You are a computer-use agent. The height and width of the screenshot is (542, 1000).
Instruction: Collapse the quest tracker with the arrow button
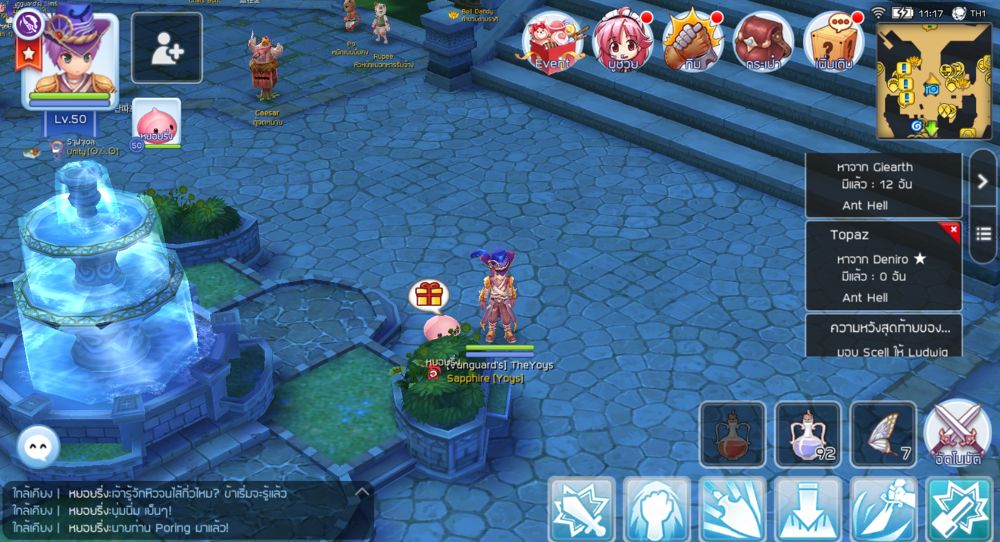(x=983, y=179)
